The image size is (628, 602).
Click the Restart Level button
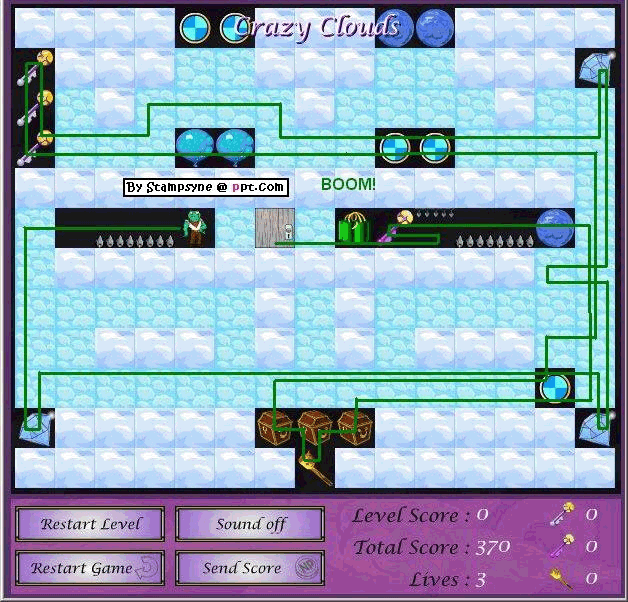pyautogui.click(x=91, y=524)
